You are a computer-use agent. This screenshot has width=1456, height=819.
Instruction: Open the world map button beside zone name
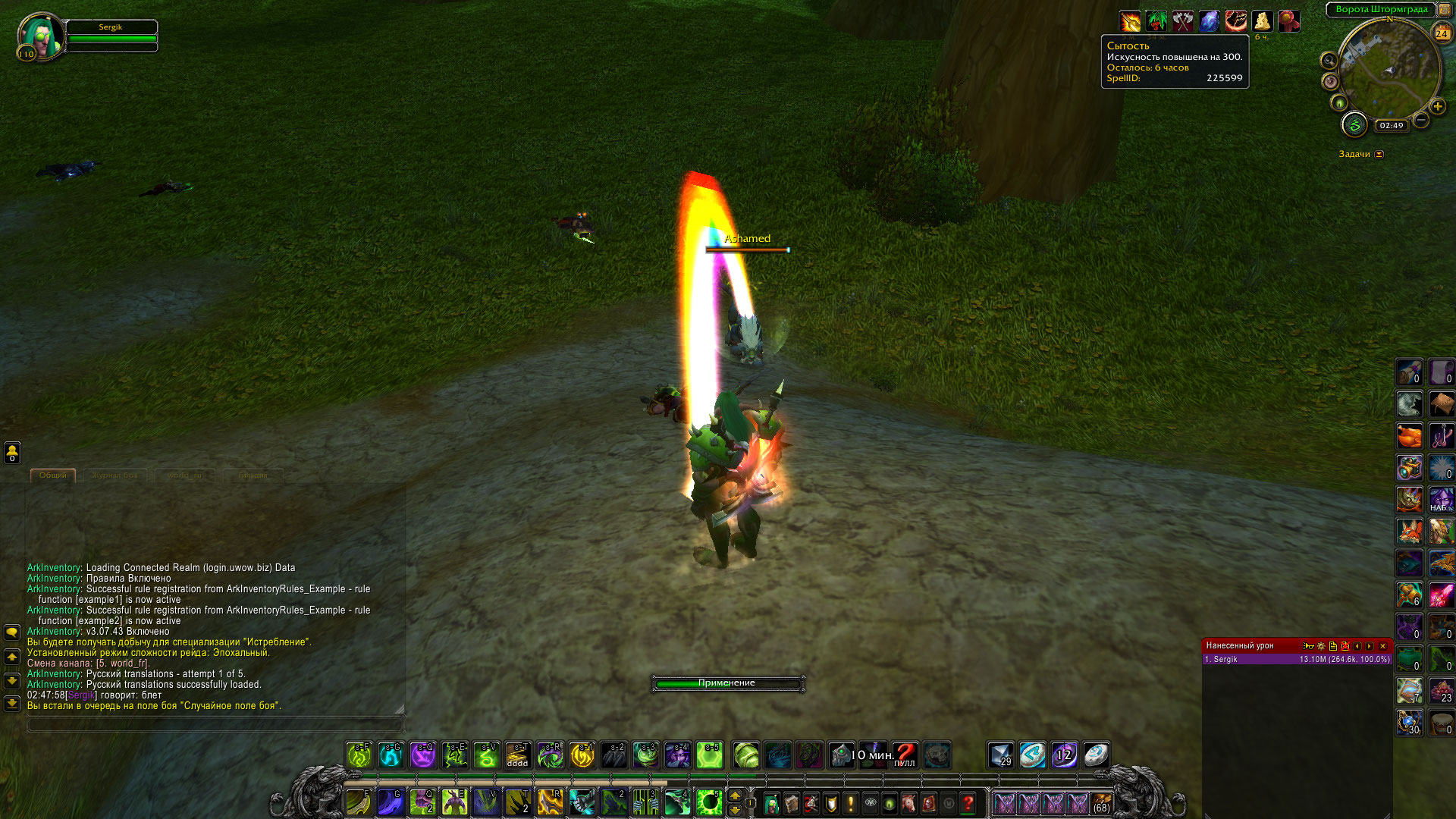click(x=1443, y=10)
